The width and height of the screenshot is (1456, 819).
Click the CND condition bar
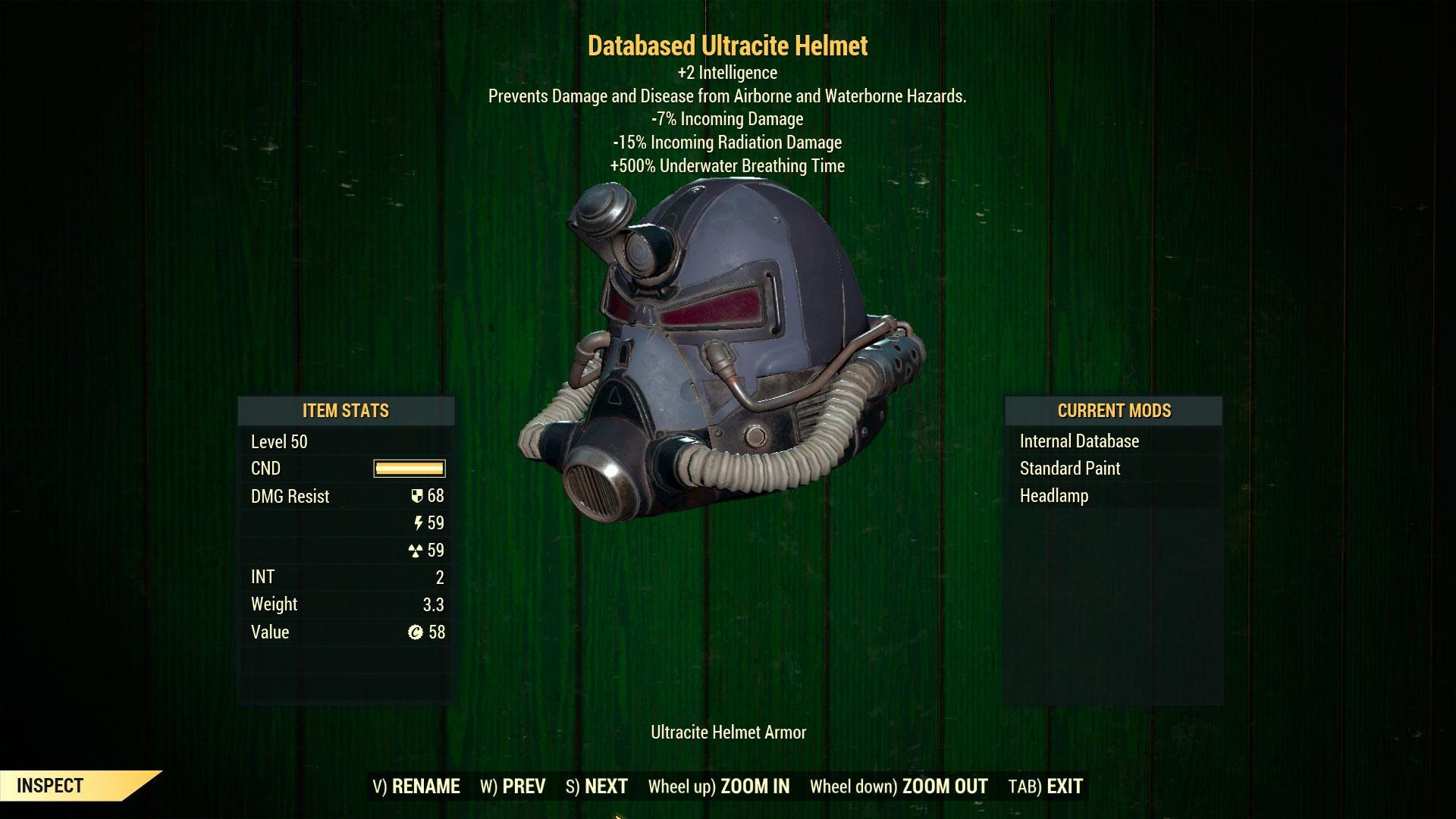click(409, 468)
